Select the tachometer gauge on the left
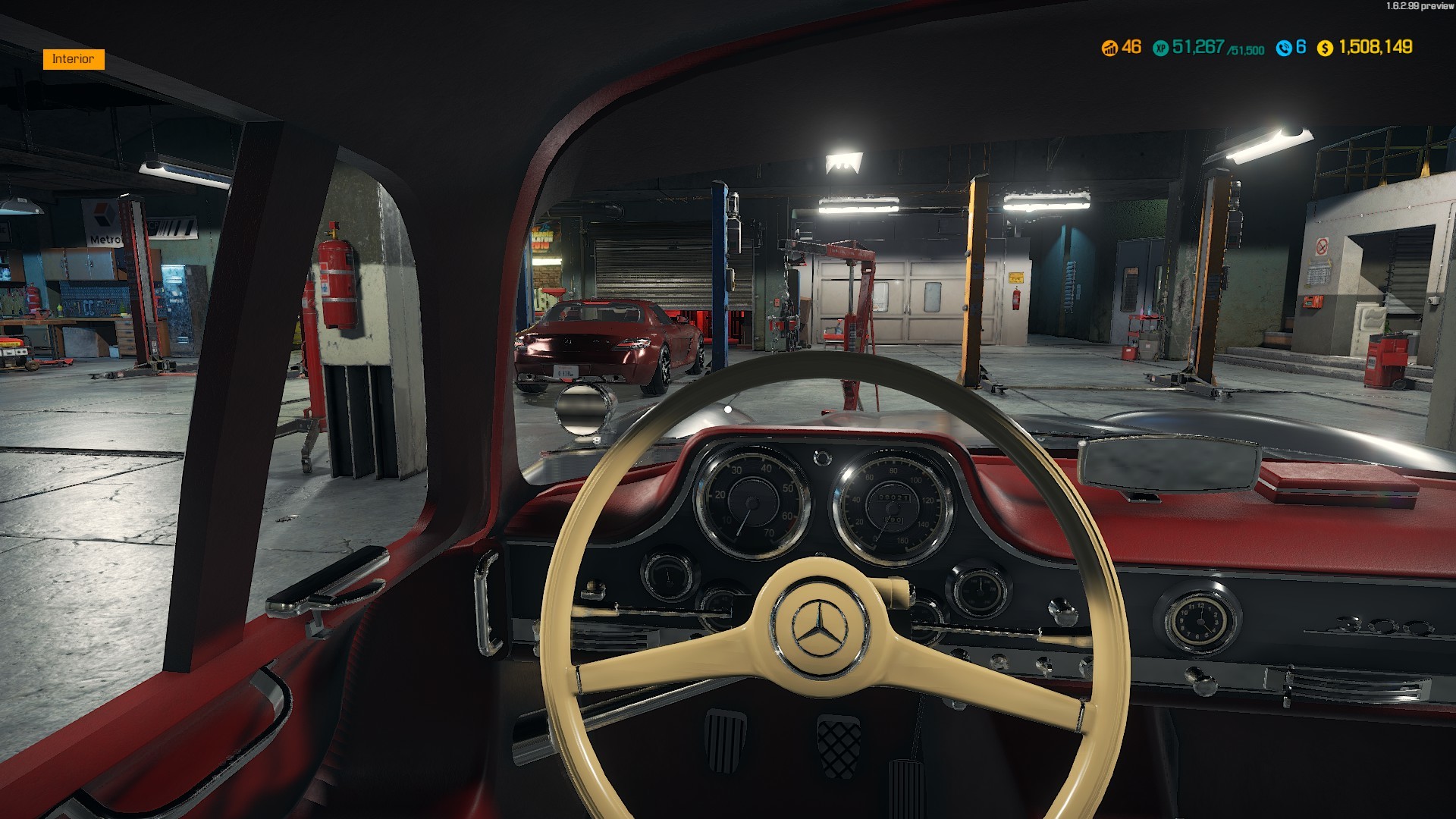 (x=751, y=504)
